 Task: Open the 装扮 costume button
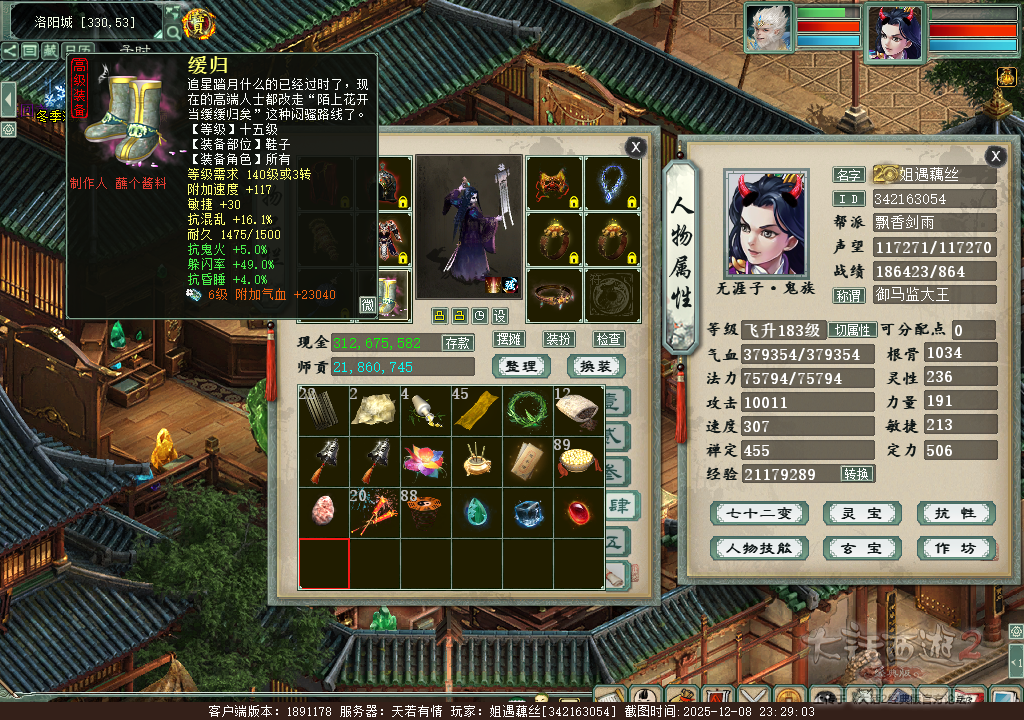point(558,340)
